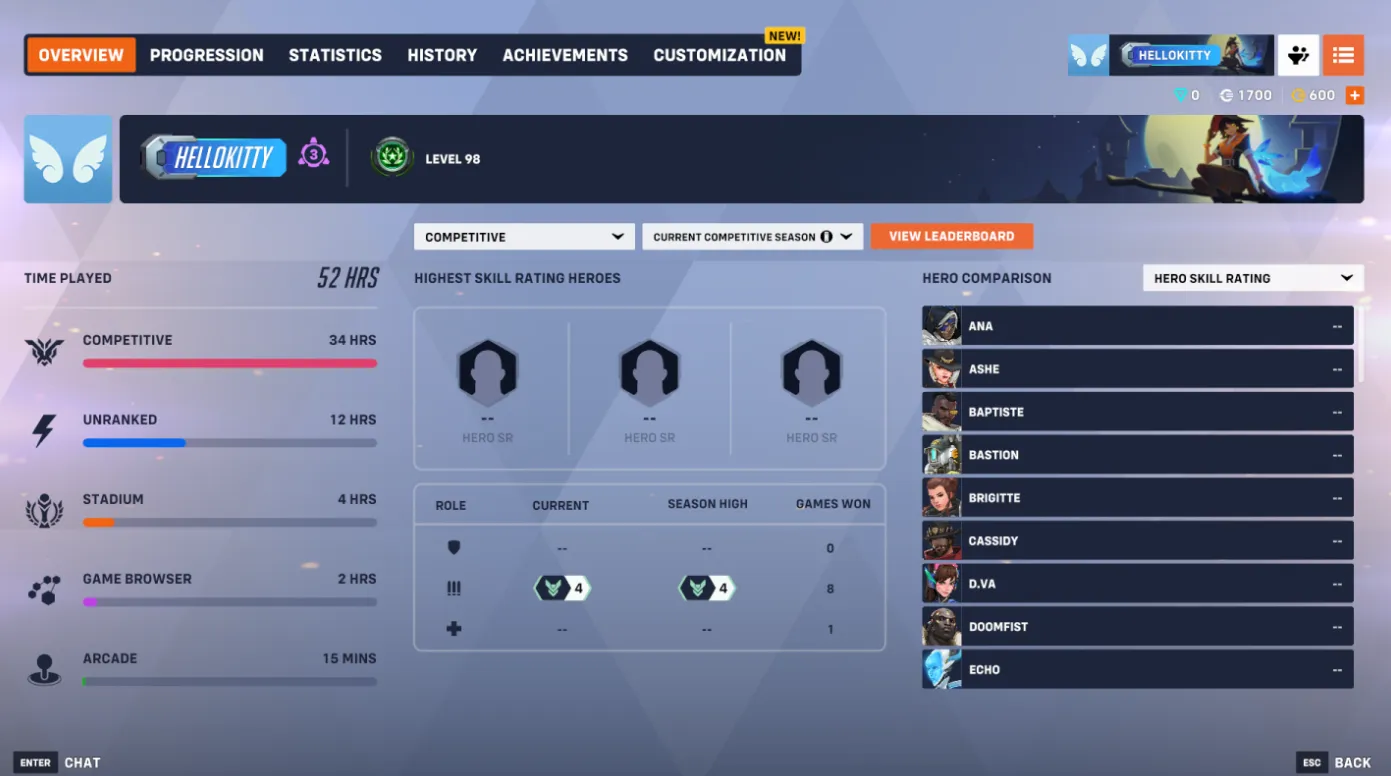Click the support role plus icon
Screen dimensions: 1391x776
pos(454,628)
